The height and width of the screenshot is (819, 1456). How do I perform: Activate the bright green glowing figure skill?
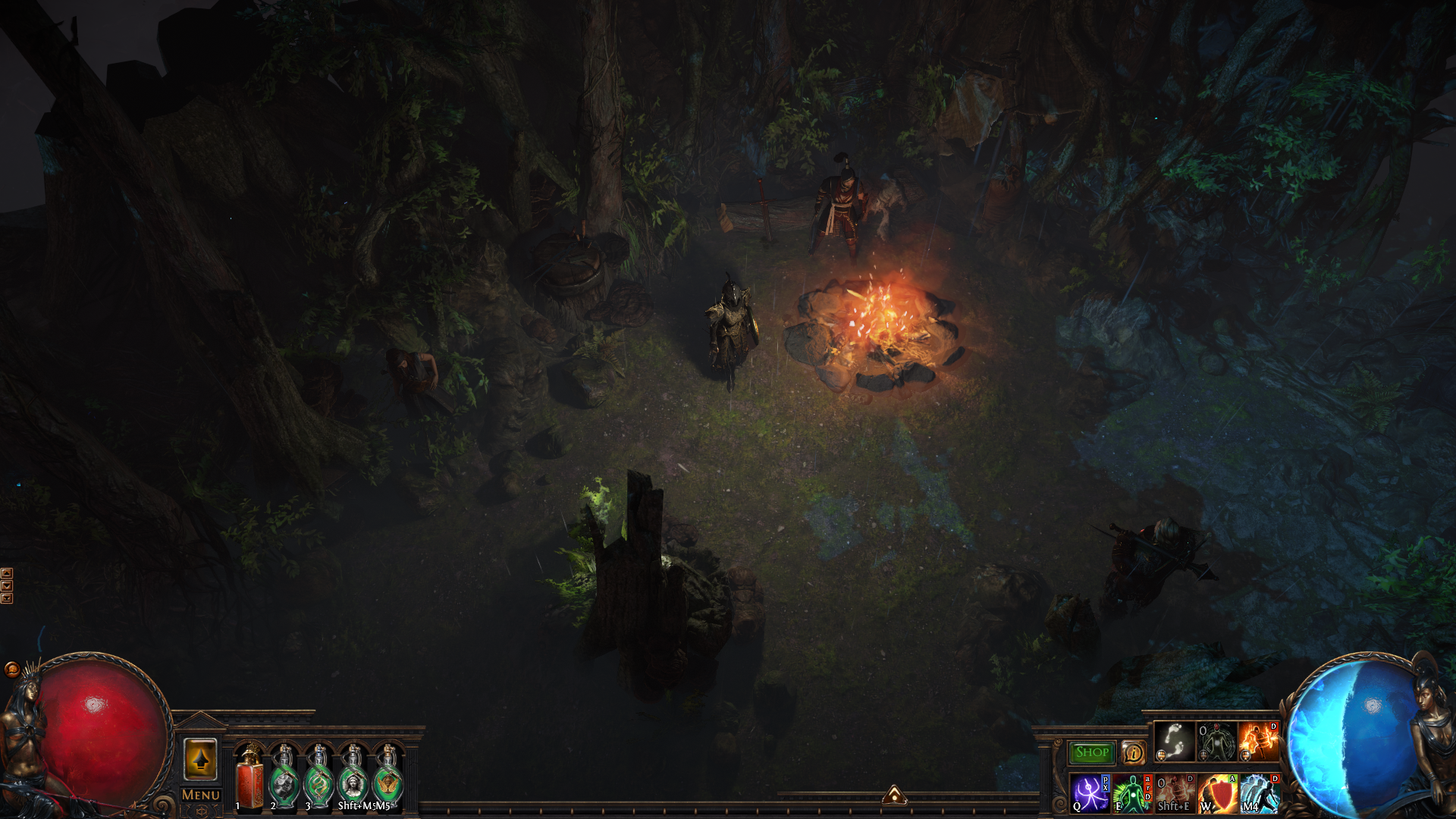point(1132,793)
